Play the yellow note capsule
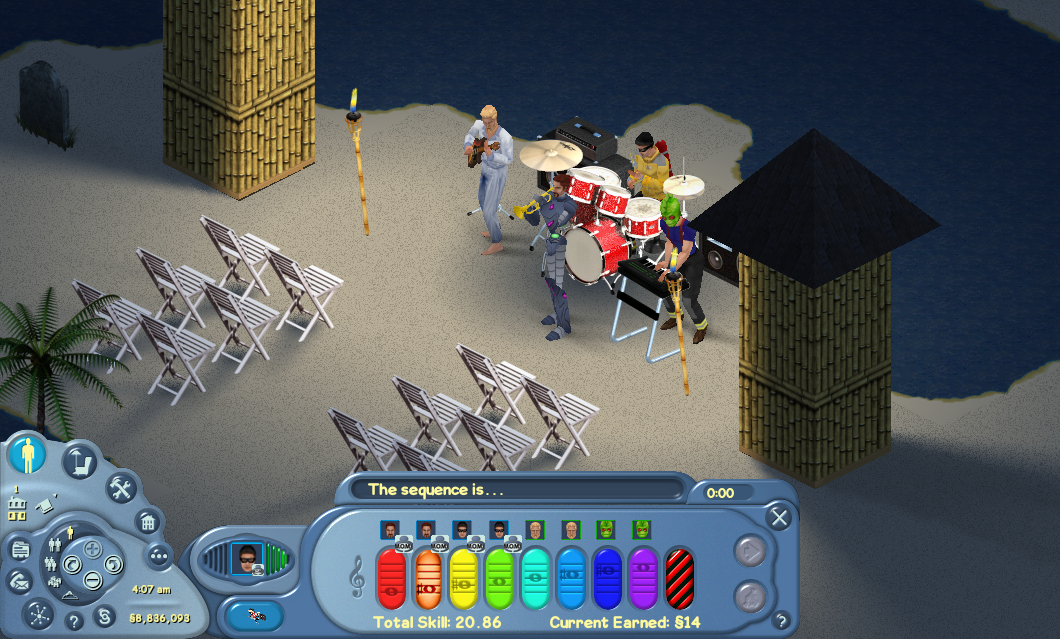This screenshot has width=1060, height=639. [x=463, y=578]
